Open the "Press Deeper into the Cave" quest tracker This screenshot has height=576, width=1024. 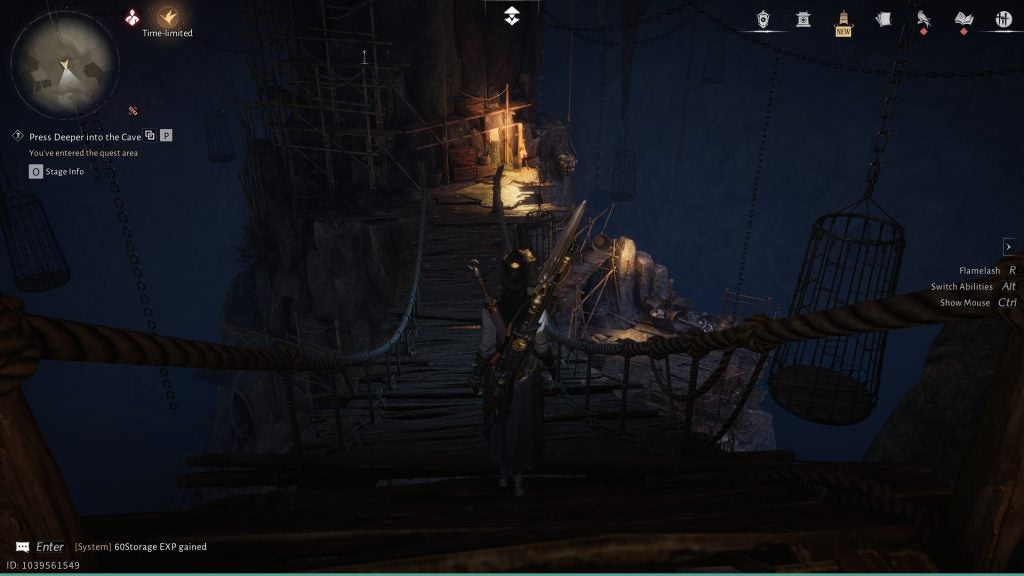click(84, 136)
